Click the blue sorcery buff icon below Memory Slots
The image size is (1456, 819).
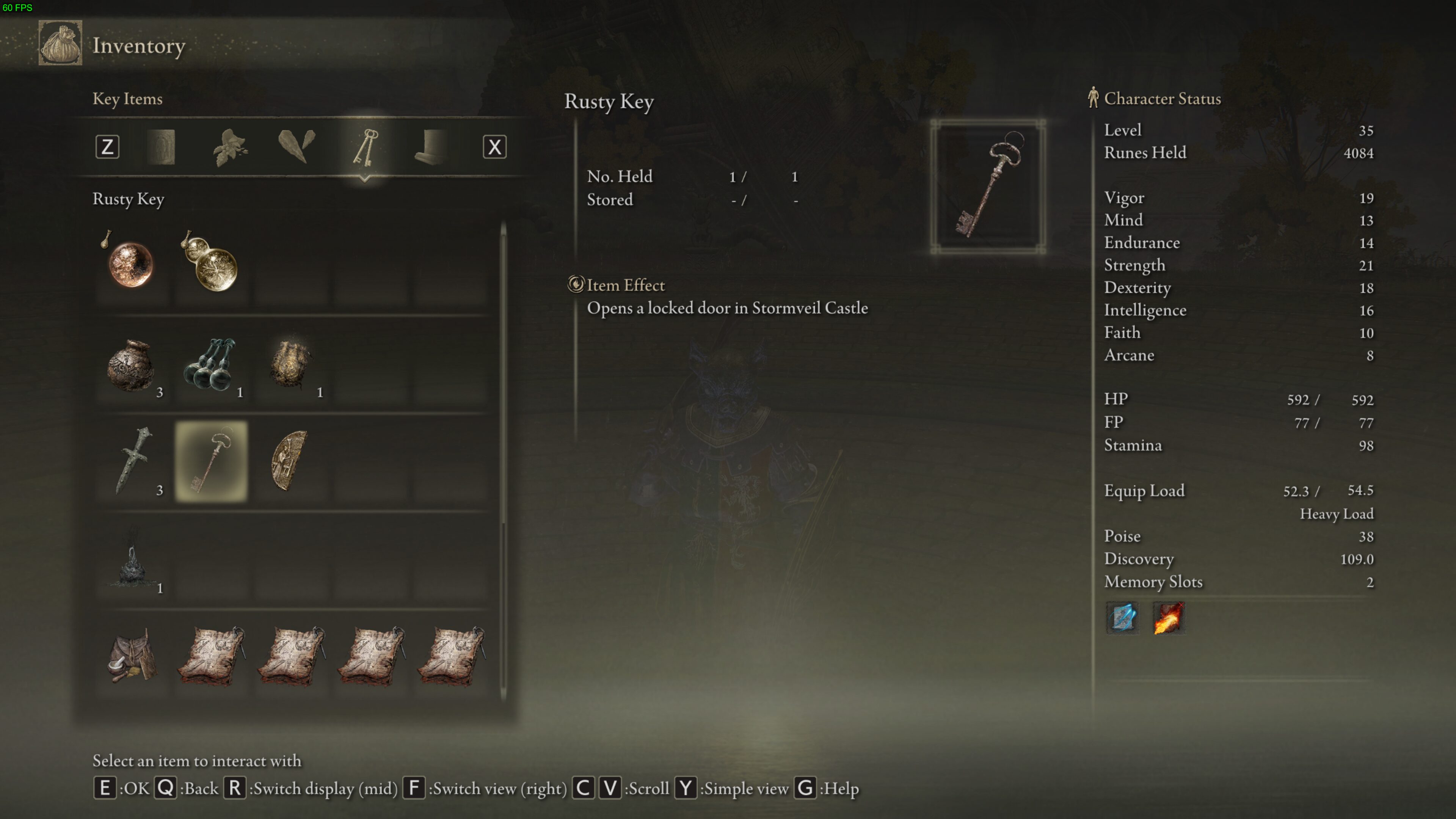point(1122,618)
